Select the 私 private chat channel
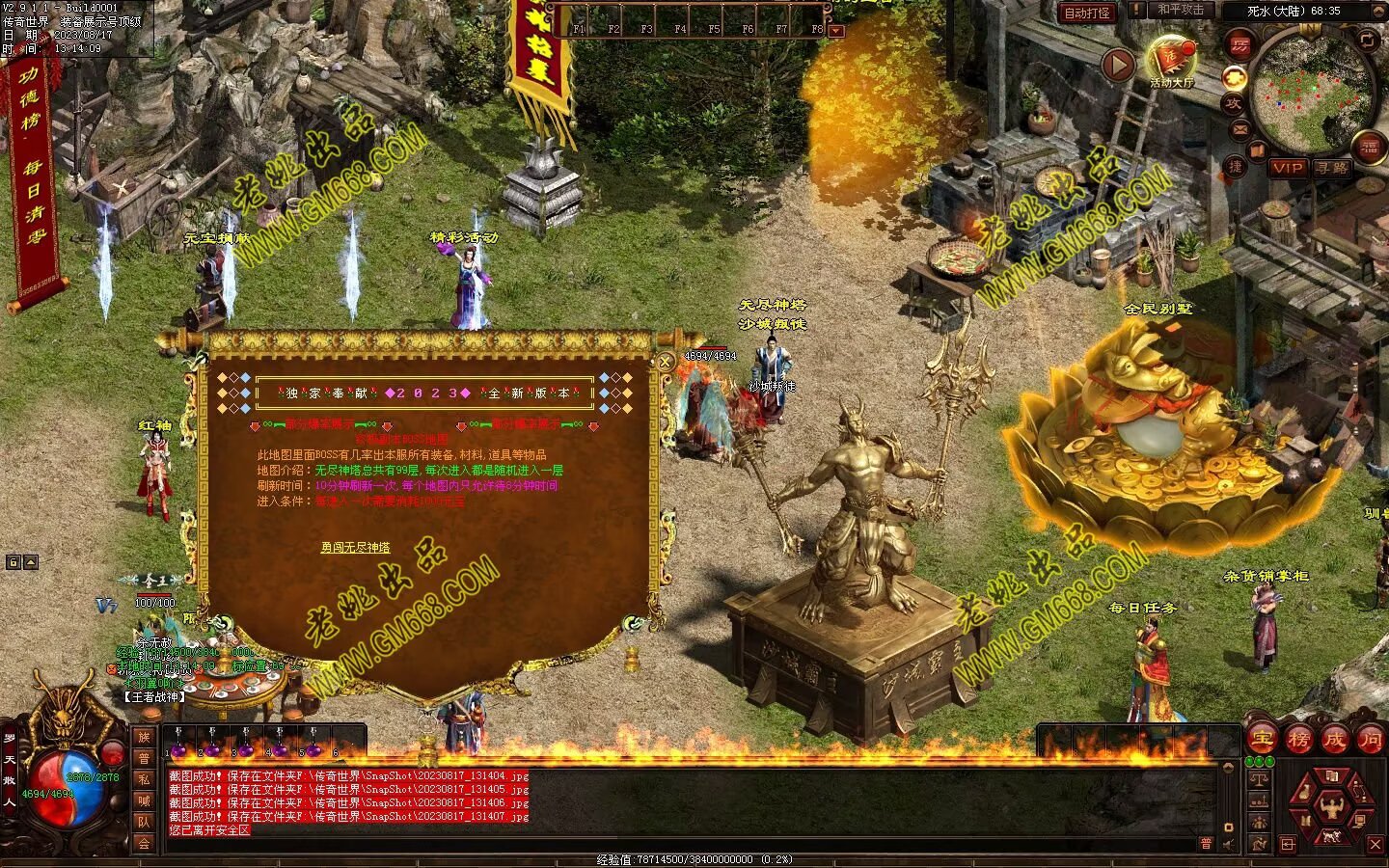Screen dimensions: 1389x868 coord(144,779)
